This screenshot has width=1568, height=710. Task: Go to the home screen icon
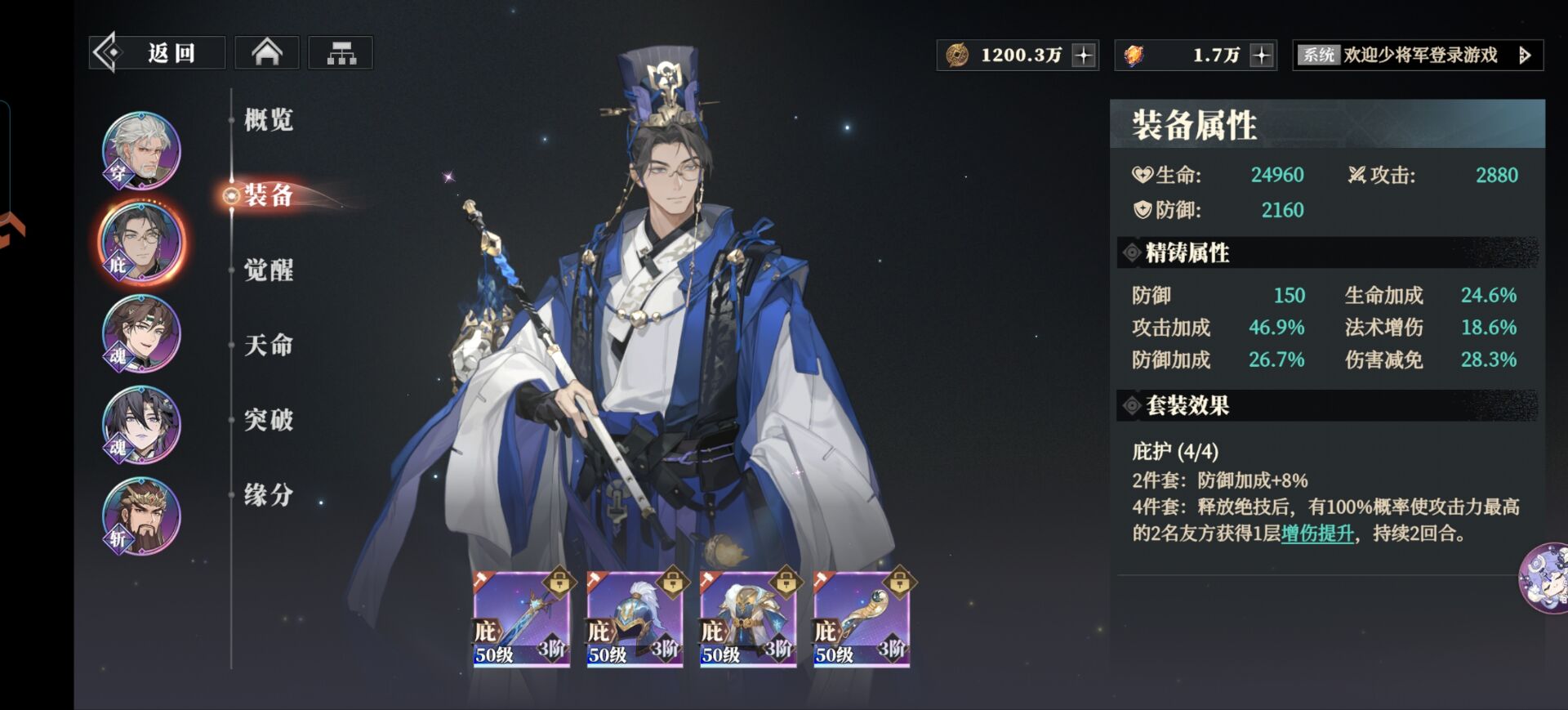267,54
